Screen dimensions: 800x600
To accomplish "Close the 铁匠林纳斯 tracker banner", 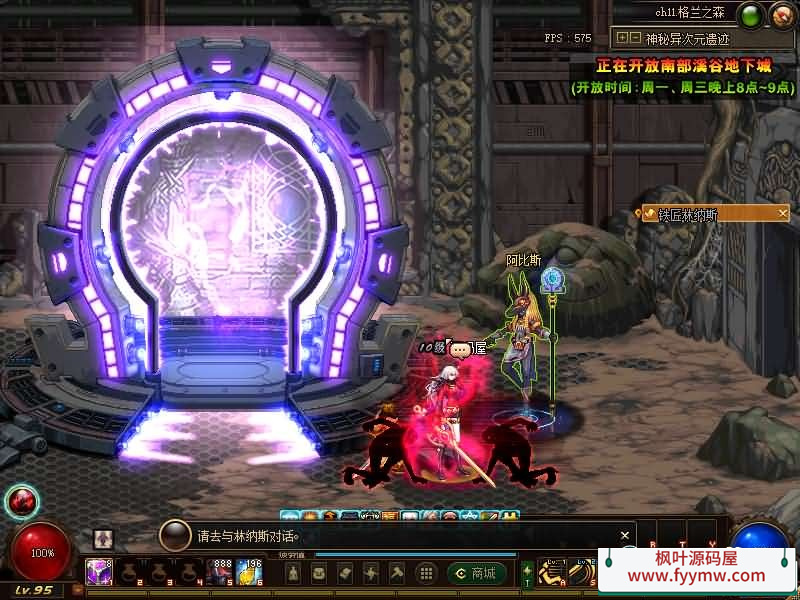I will 783,213.
